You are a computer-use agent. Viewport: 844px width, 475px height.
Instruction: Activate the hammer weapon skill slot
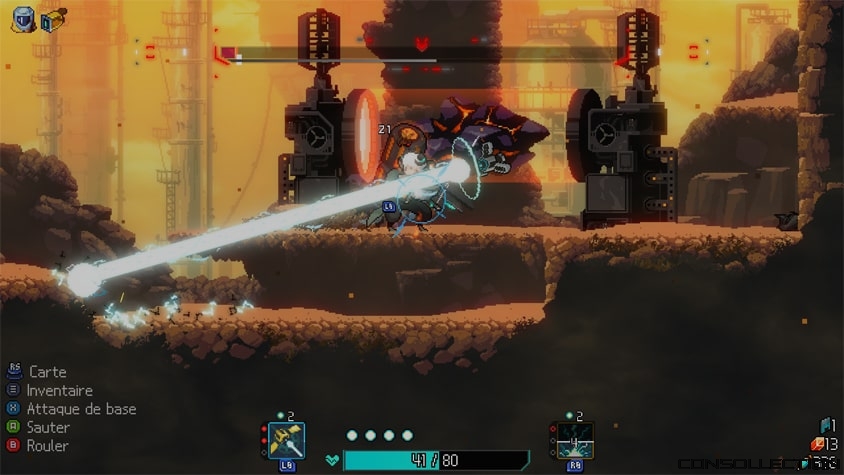286,440
